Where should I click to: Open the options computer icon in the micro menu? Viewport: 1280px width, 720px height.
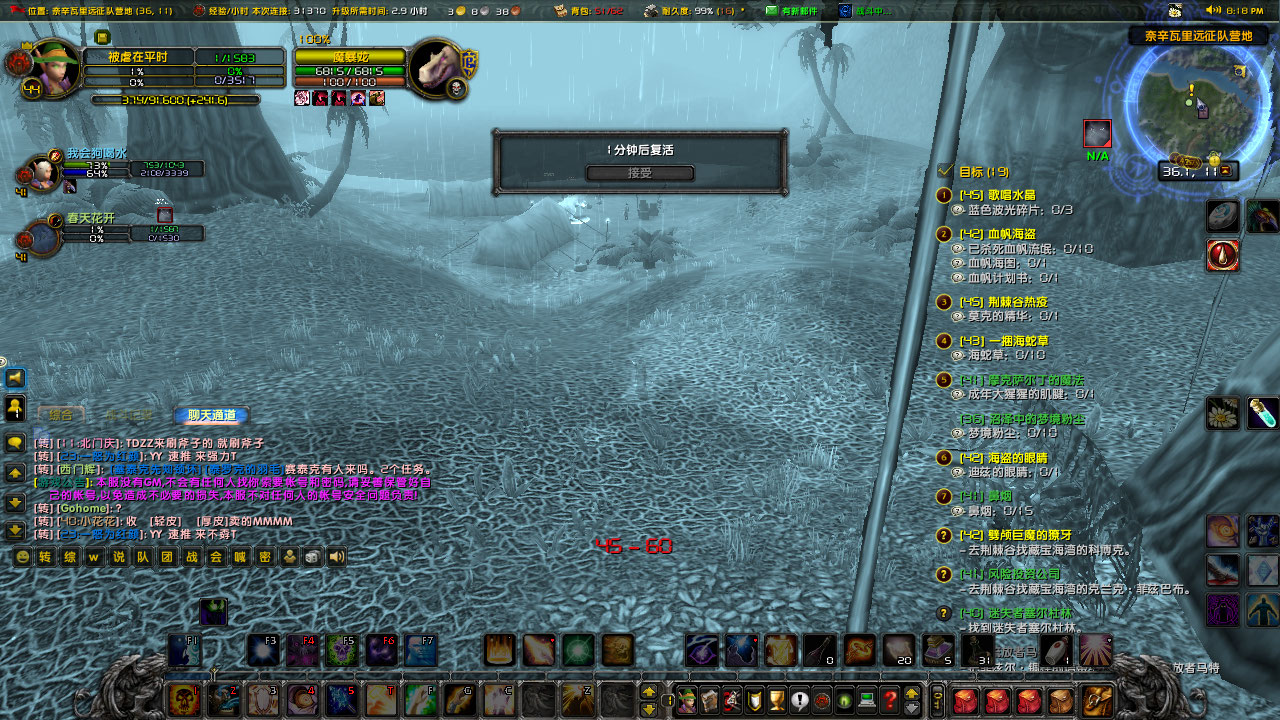pos(865,700)
